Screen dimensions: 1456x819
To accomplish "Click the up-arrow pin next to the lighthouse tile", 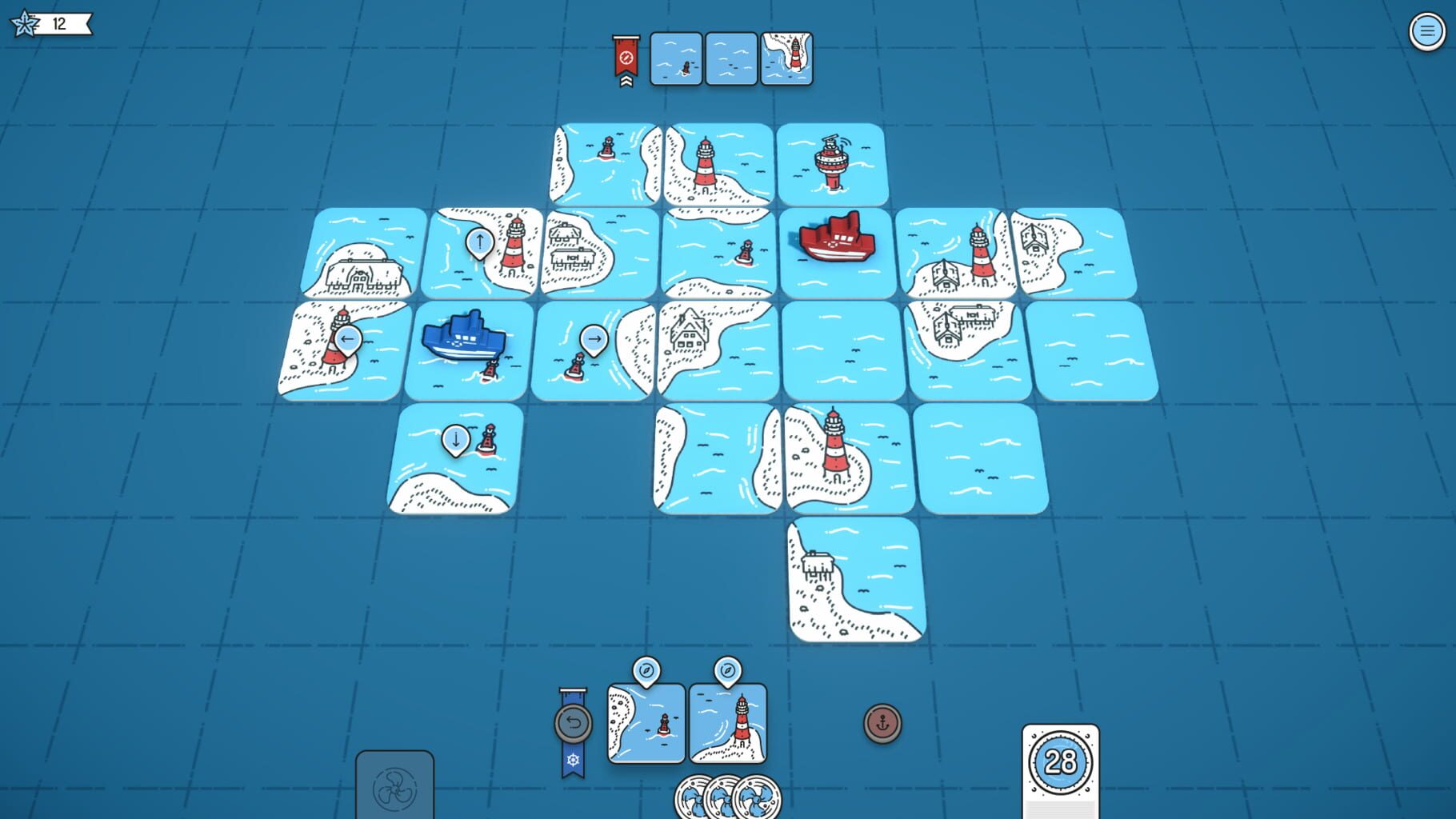I will point(478,240).
